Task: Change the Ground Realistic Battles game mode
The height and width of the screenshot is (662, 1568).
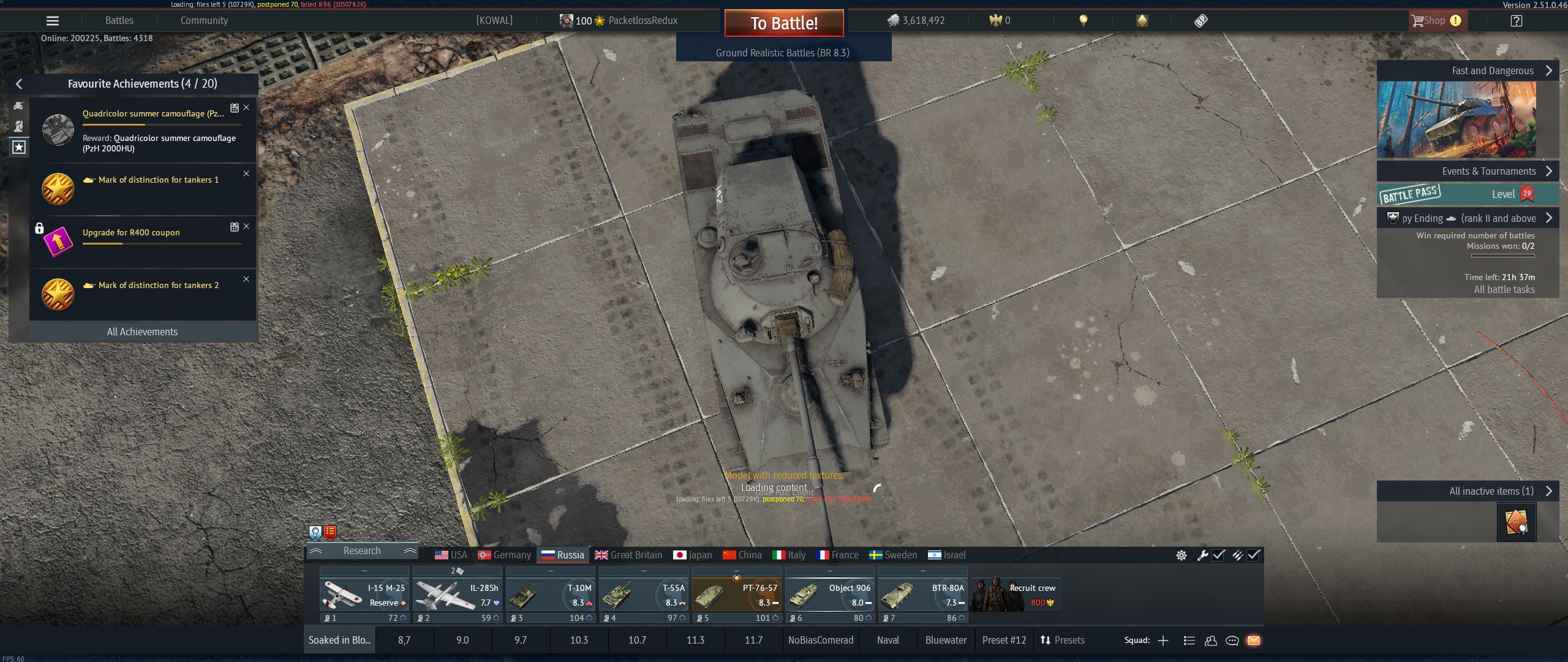Action: click(783, 53)
